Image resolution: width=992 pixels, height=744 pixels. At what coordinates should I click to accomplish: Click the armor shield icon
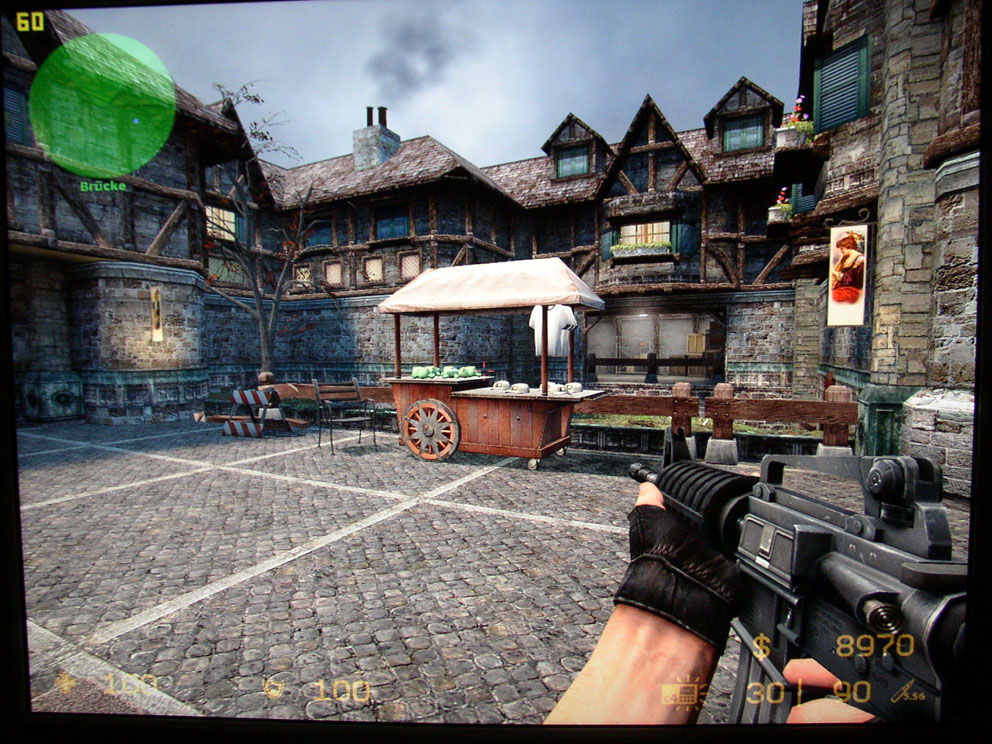pyautogui.click(x=273, y=688)
